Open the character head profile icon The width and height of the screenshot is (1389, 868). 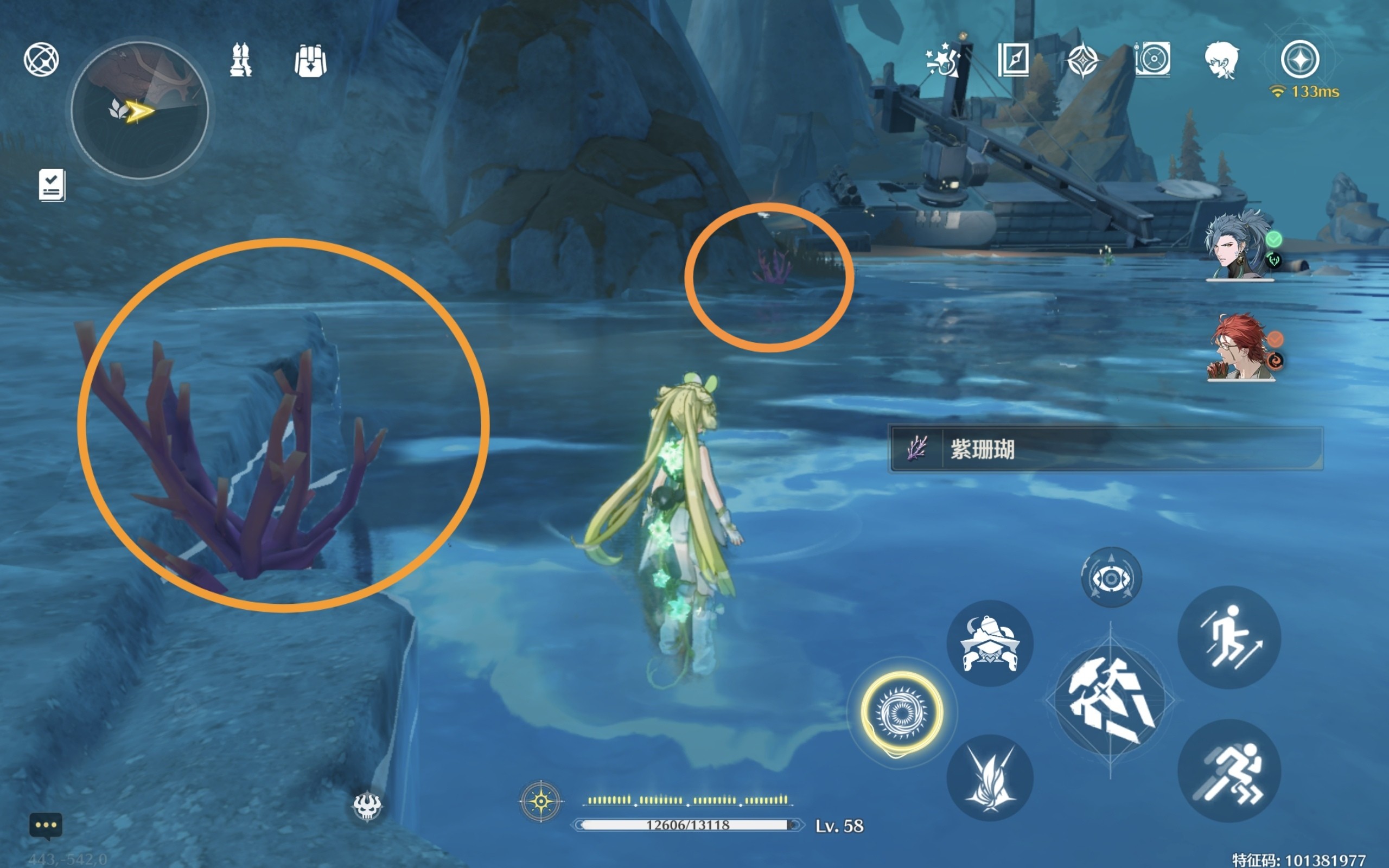(1221, 60)
